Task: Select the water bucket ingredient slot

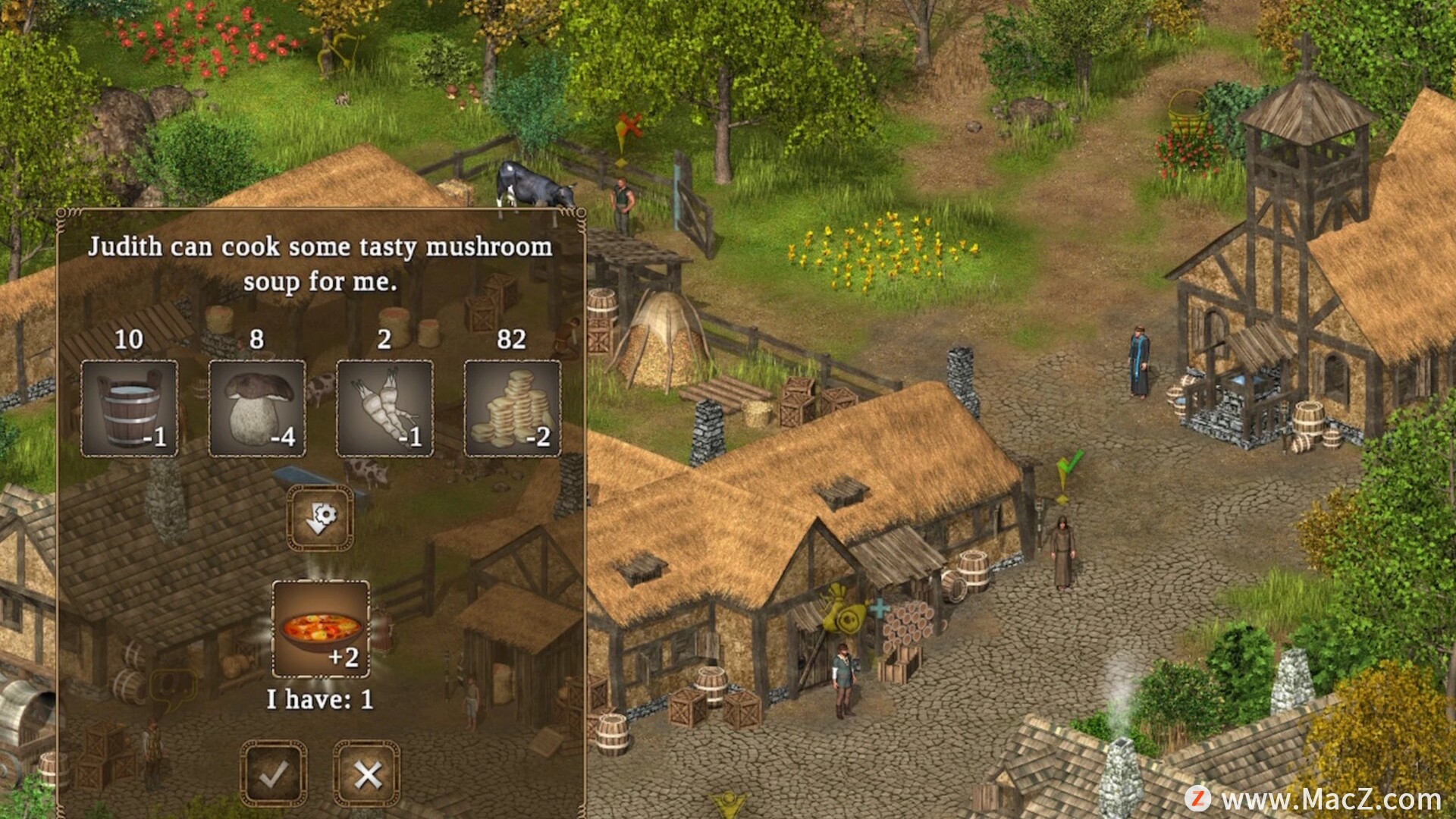Action: (x=130, y=409)
